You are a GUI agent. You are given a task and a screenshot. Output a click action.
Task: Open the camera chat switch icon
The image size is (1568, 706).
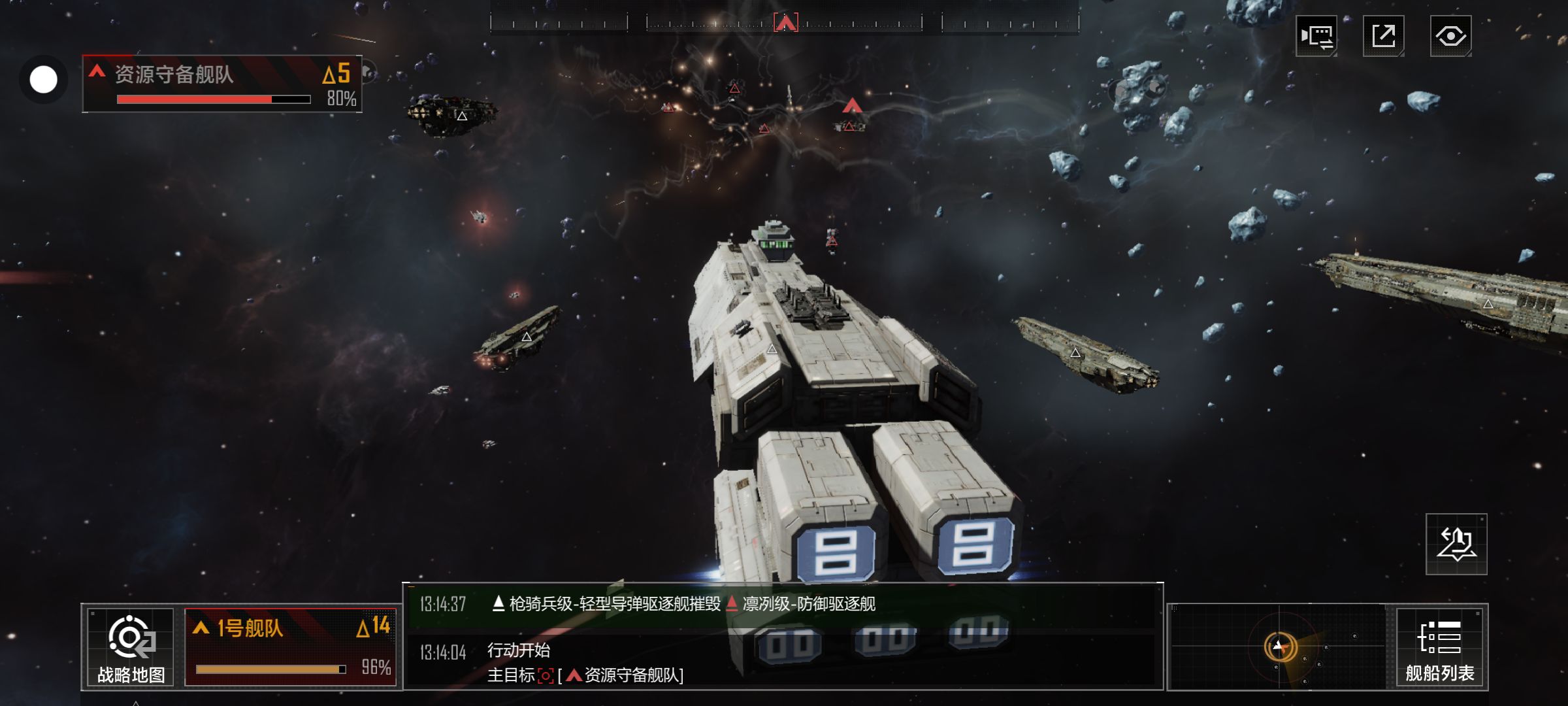tap(1316, 36)
